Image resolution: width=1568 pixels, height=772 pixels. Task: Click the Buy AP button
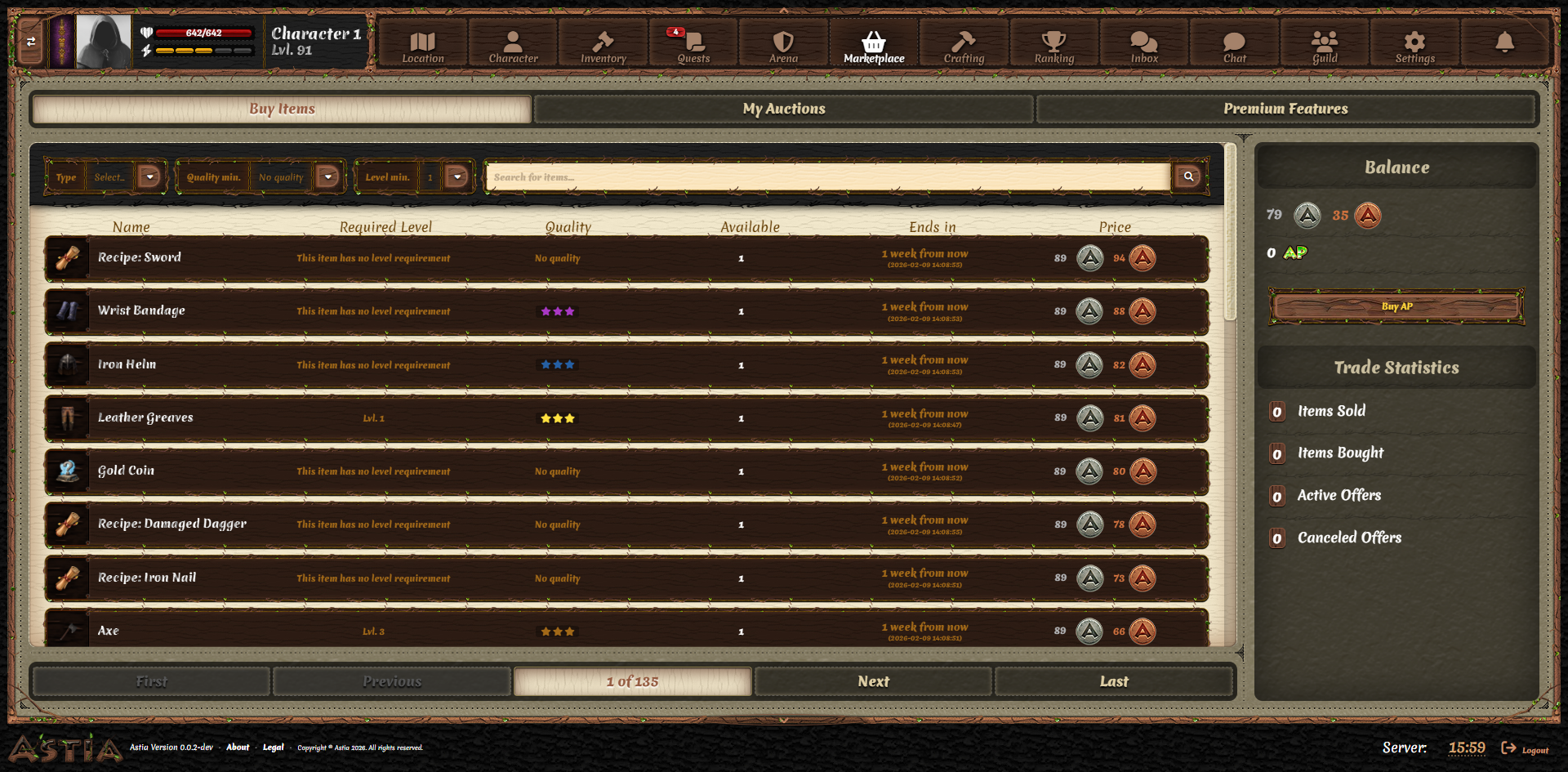tap(1396, 306)
